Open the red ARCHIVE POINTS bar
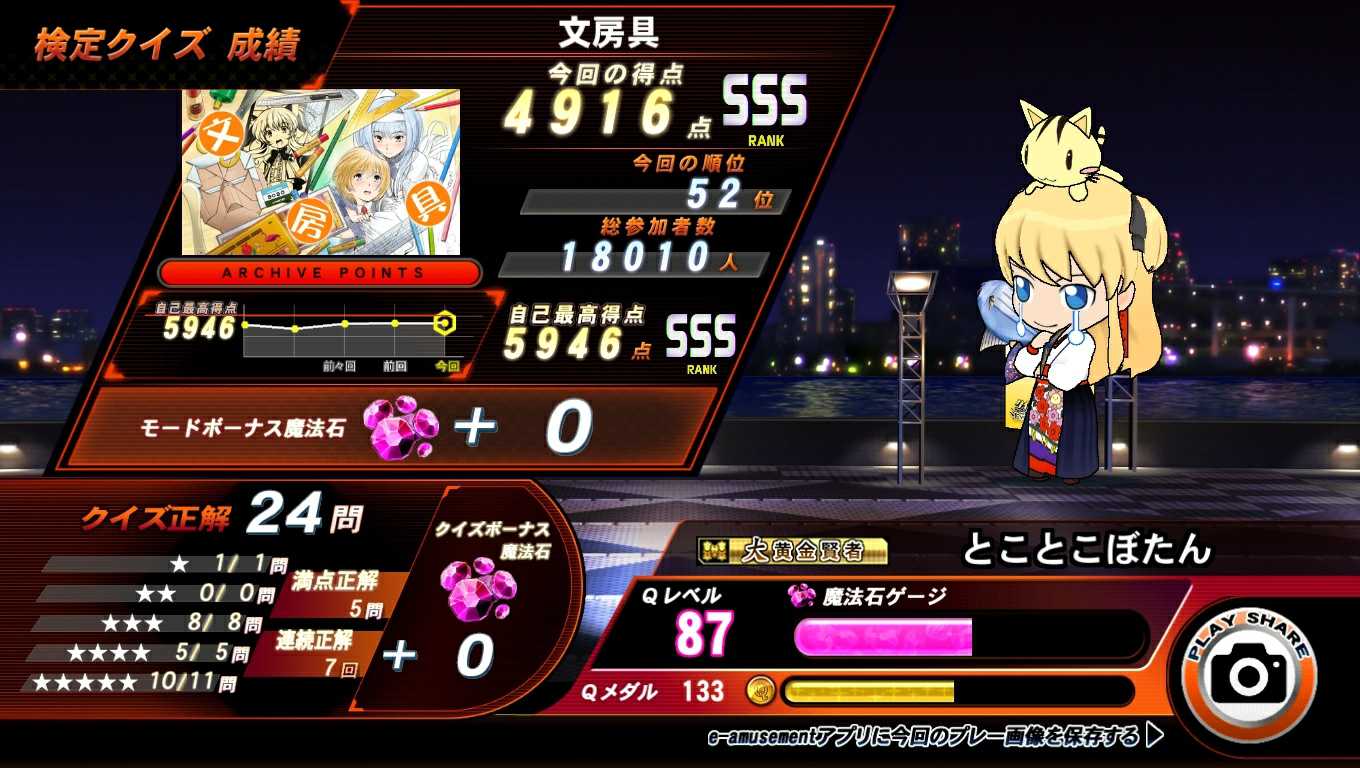 point(321,273)
